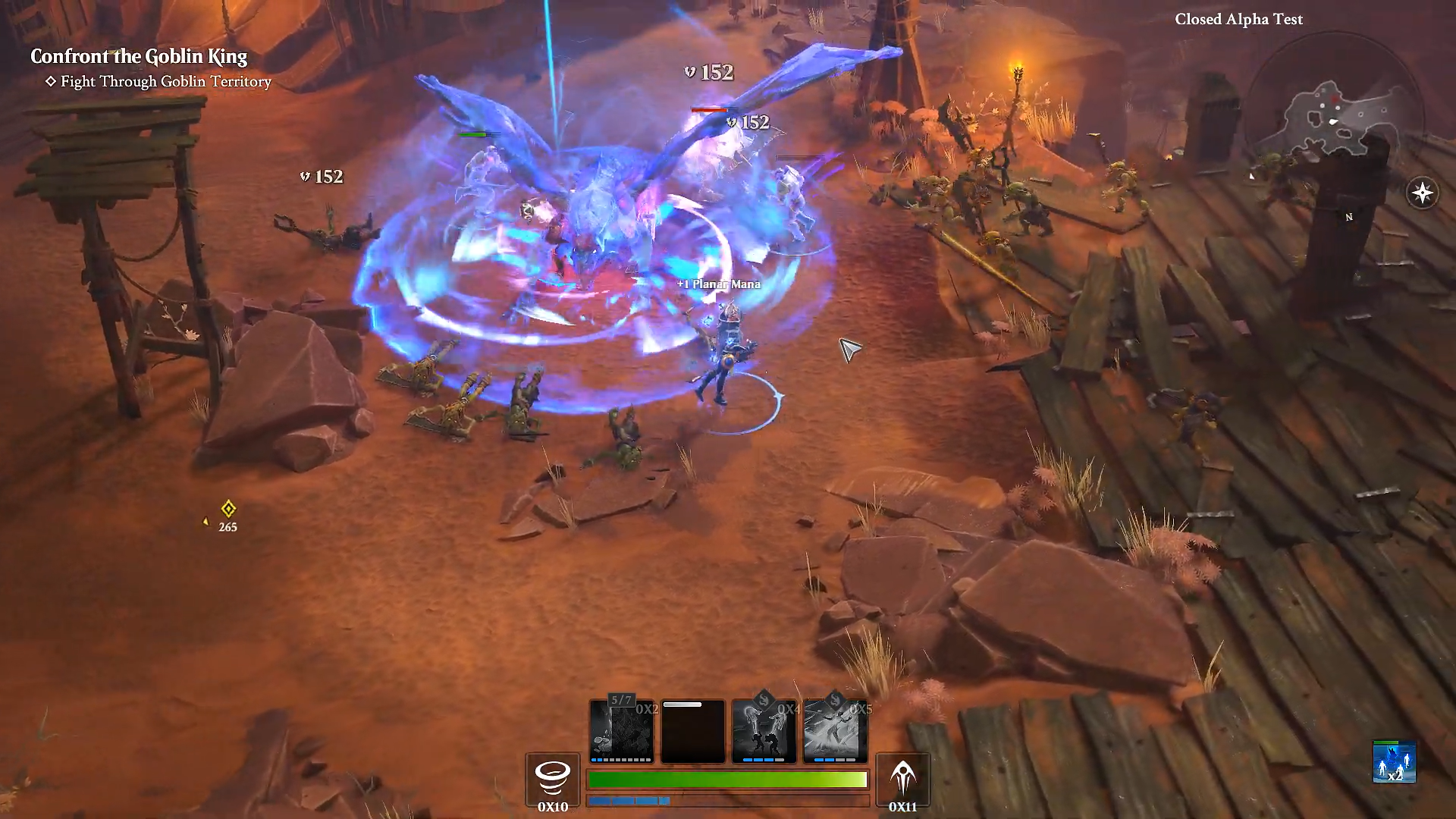The width and height of the screenshot is (1456, 819).
Task: Select the spell card with 5/7 counter
Action: 622,731
